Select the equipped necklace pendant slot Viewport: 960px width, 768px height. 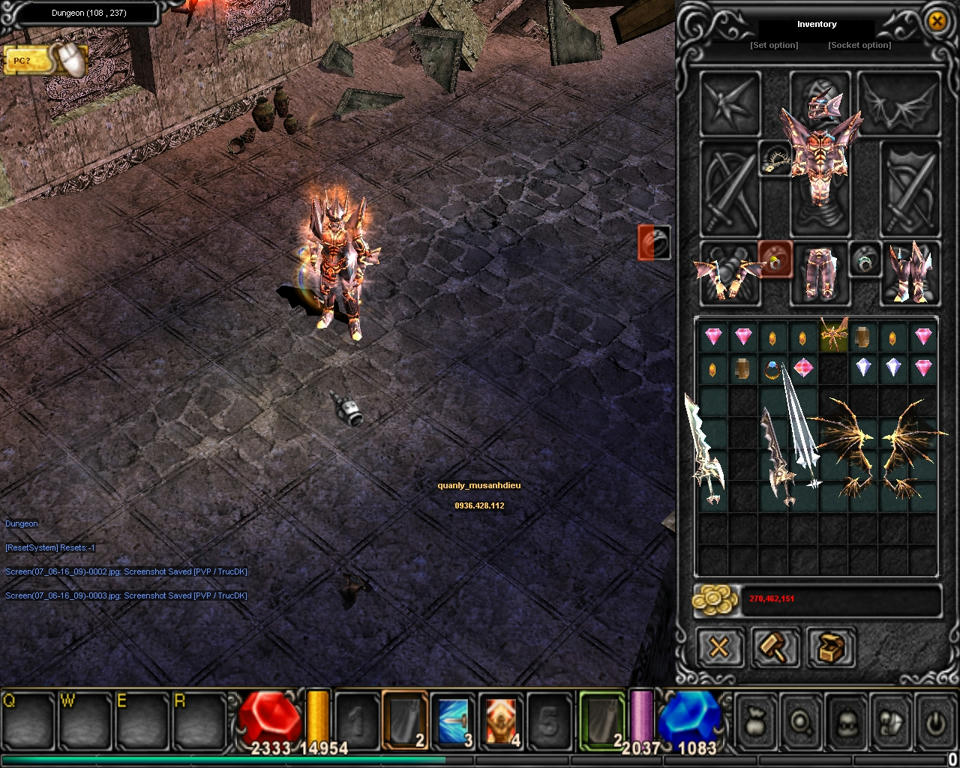pyautogui.click(x=774, y=160)
